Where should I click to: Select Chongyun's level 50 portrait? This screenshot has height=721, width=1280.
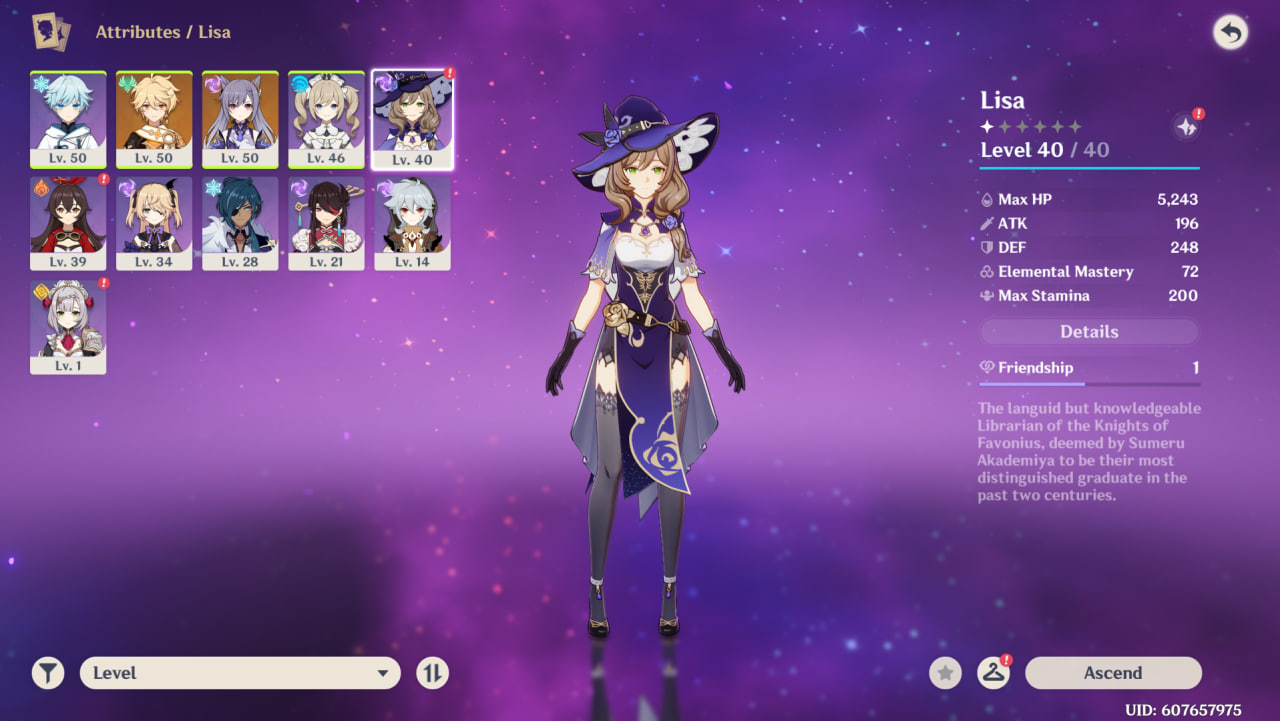[68, 119]
